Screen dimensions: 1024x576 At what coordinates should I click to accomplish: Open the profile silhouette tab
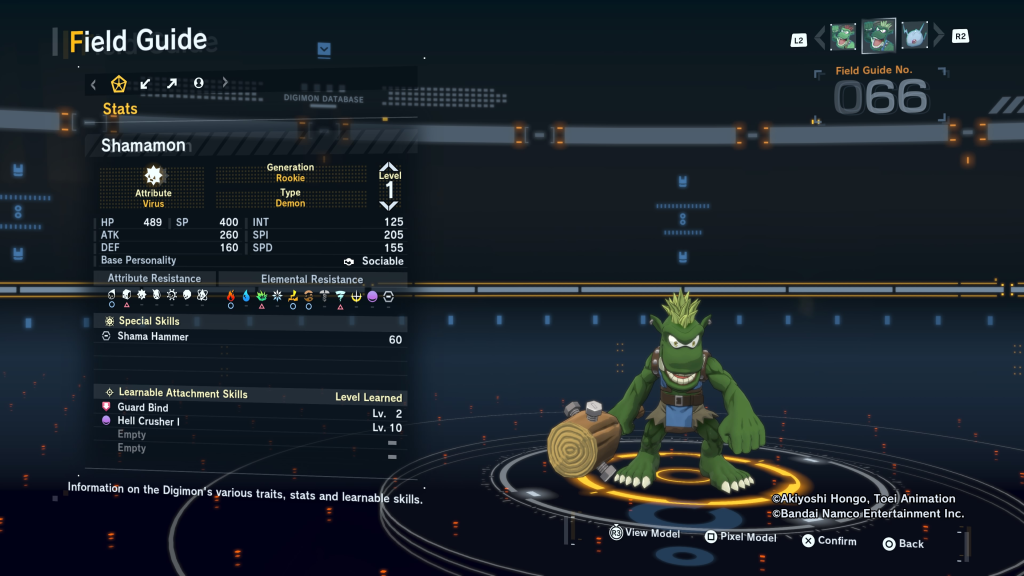click(198, 84)
